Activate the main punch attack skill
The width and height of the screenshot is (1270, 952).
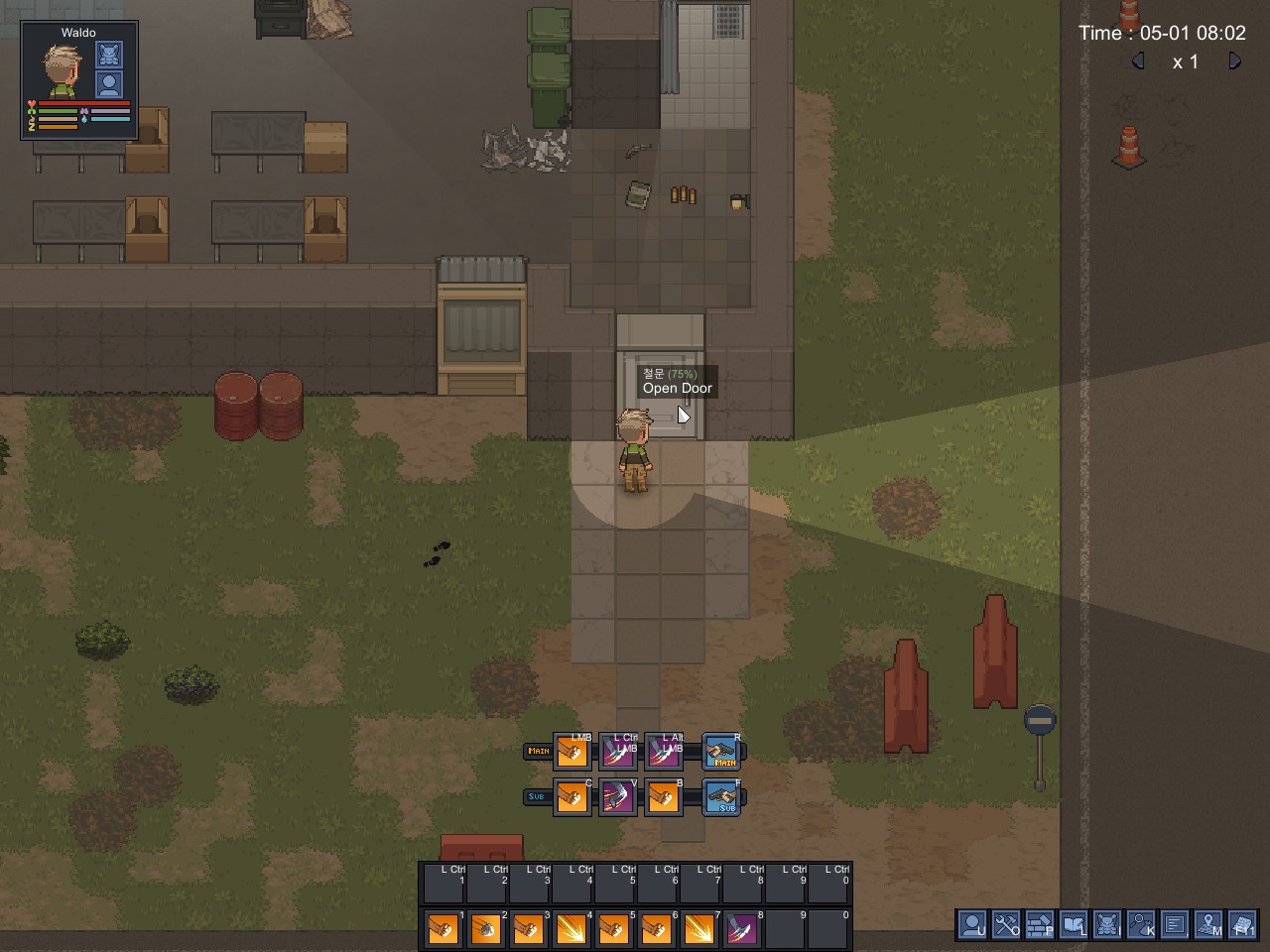[572, 753]
